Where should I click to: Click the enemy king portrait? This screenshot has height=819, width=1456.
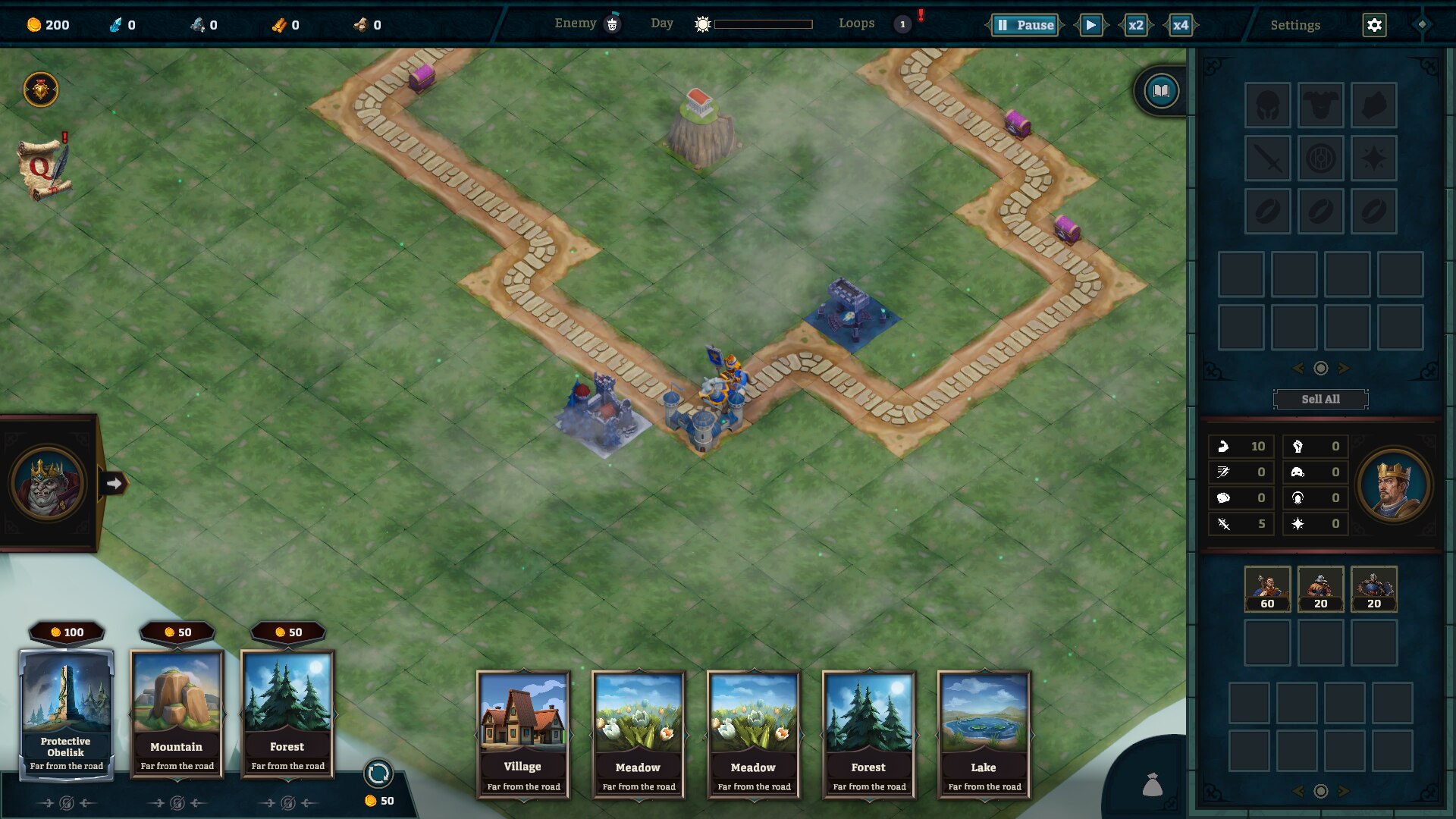click(48, 484)
